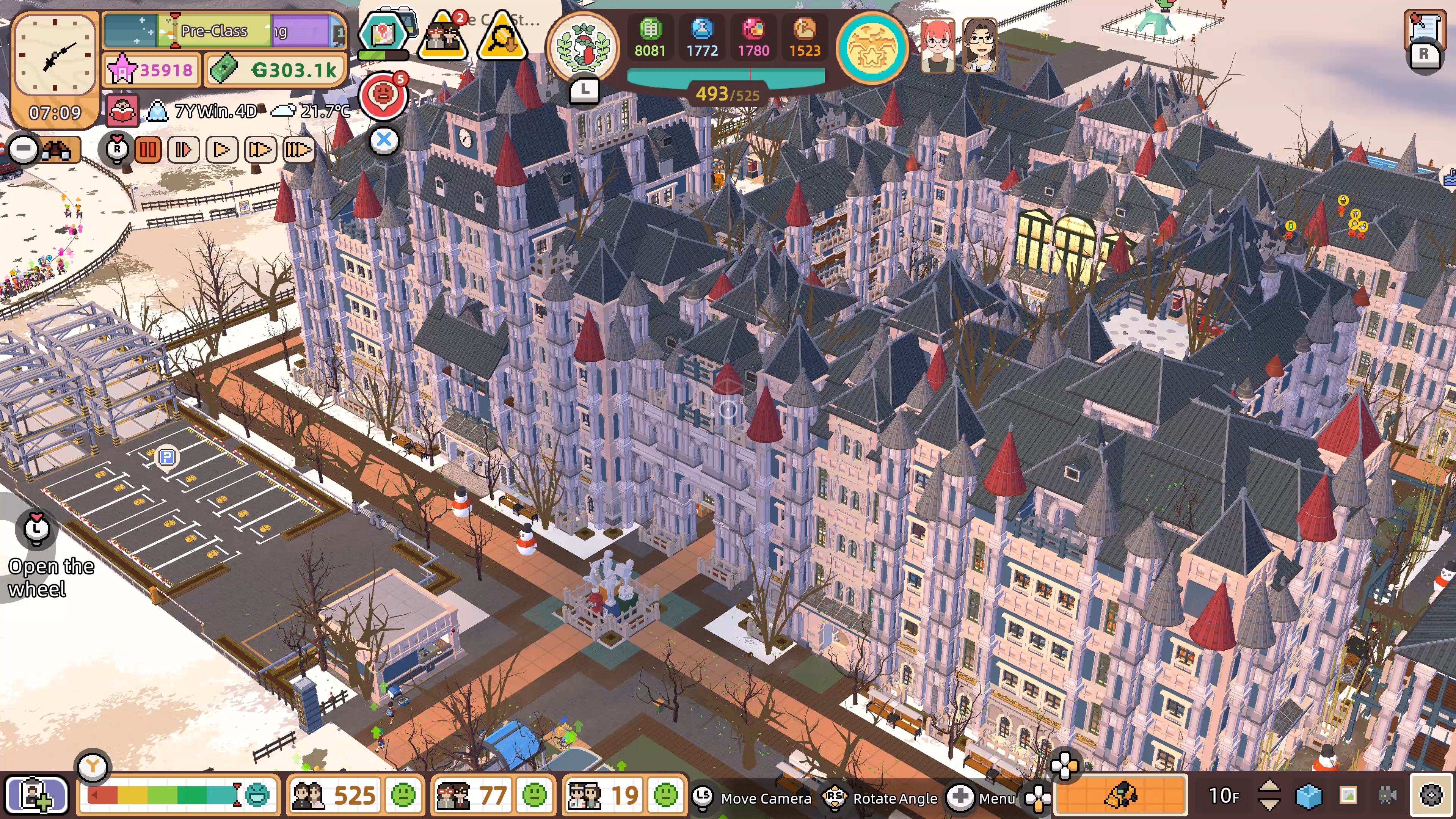Open the school emblem badge
The width and height of the screenshot is (1456, 819).
[583, 47]
